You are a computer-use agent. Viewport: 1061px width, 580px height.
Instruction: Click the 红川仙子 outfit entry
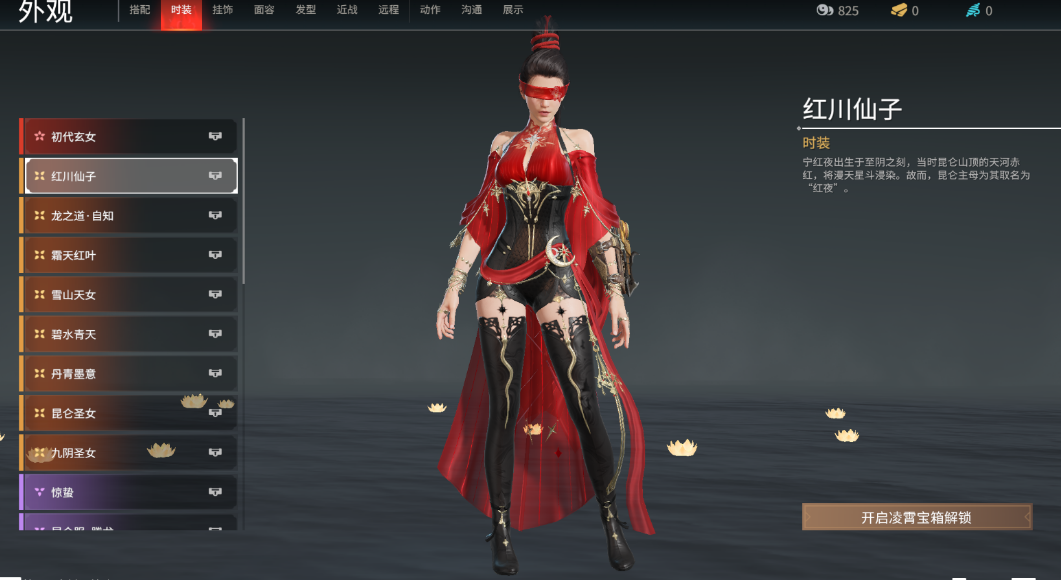[128, 176]
